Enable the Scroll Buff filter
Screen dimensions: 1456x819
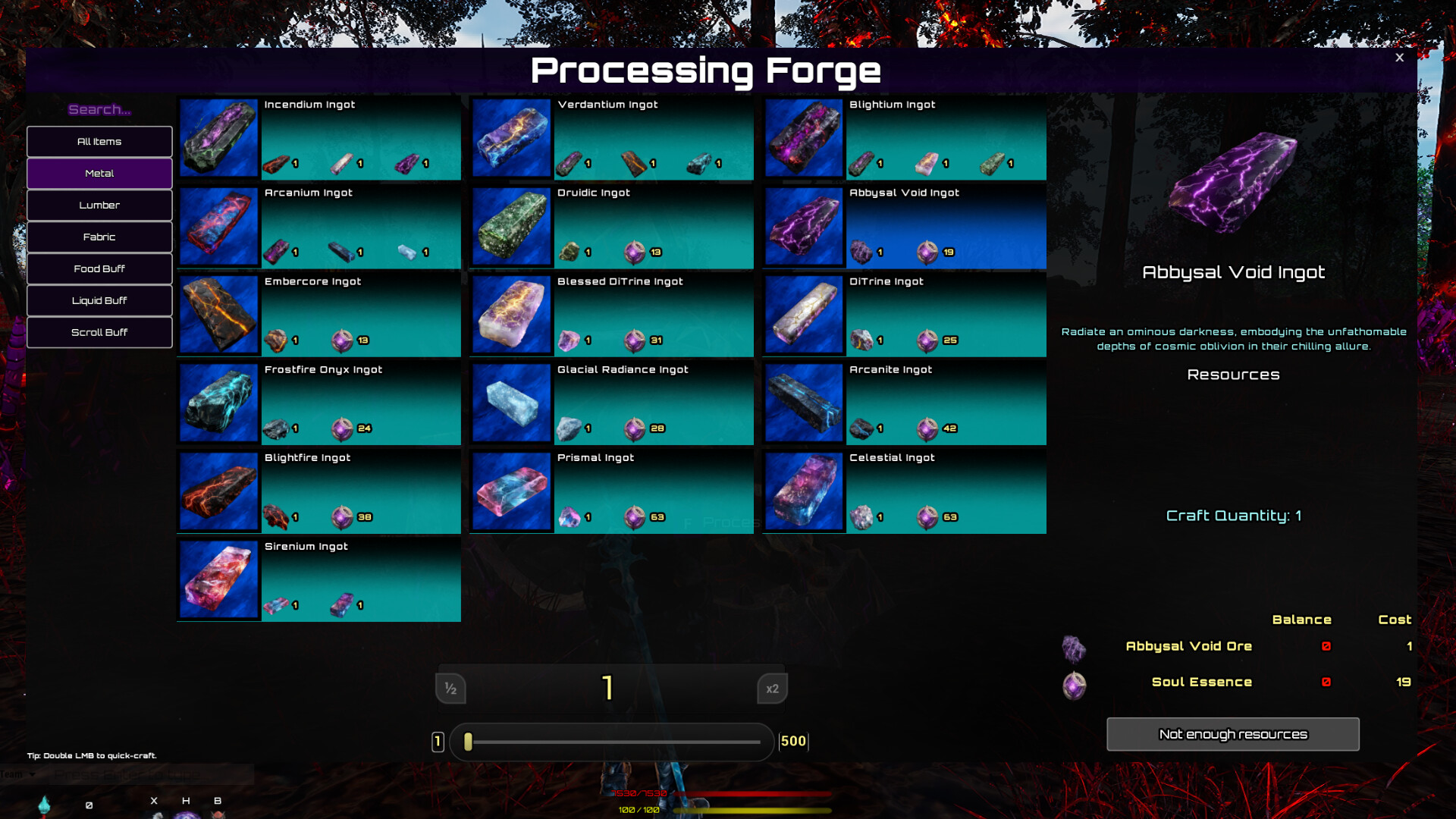[x=99, y=332]
